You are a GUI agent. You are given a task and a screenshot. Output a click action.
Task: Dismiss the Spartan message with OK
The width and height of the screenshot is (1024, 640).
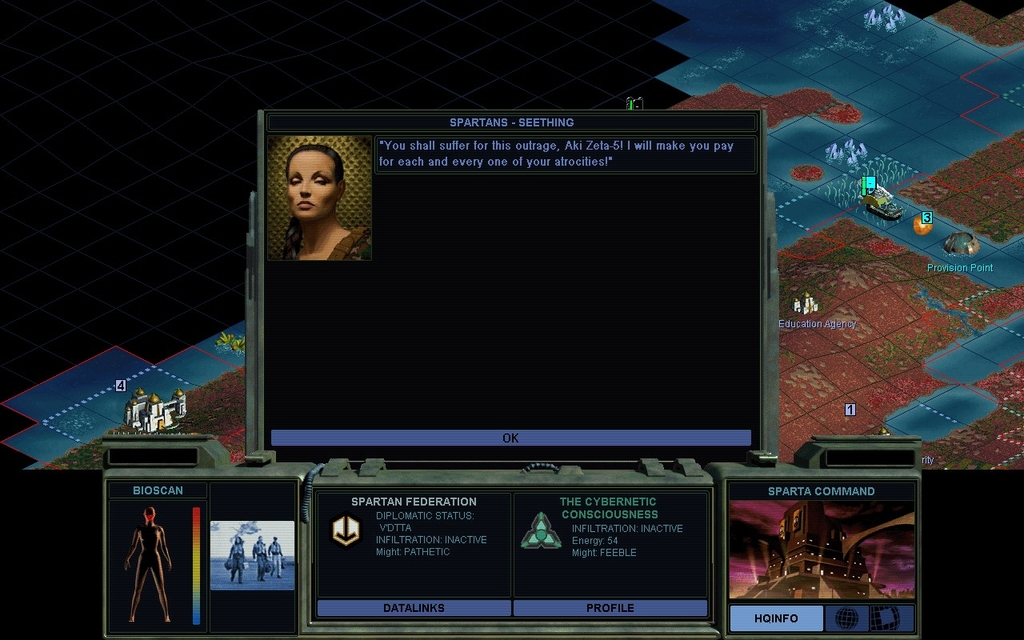(x=510, y=438)
